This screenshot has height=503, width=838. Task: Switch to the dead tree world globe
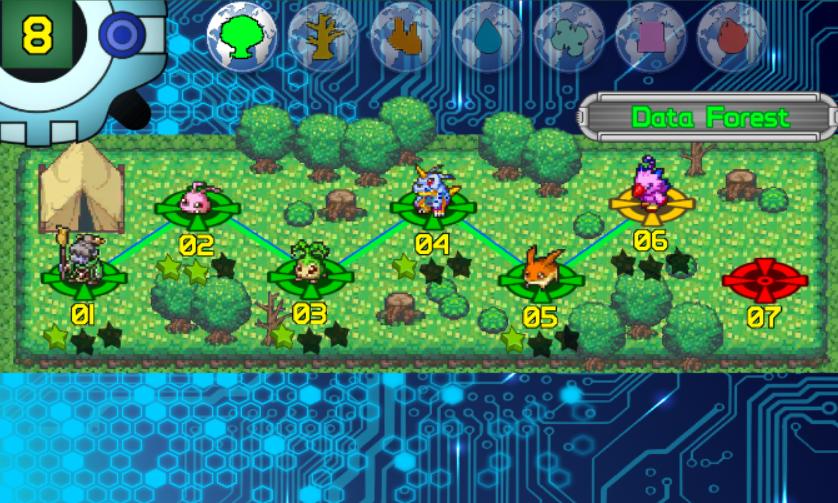pyautogui.click(x=323, y=36)
